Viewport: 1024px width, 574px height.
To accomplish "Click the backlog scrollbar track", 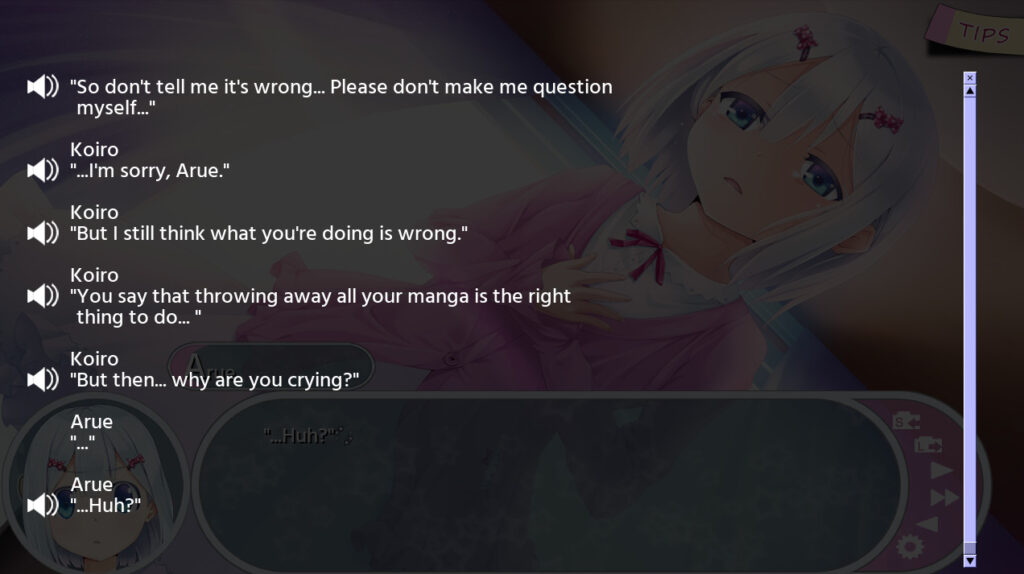I will [x=969, y=320].
